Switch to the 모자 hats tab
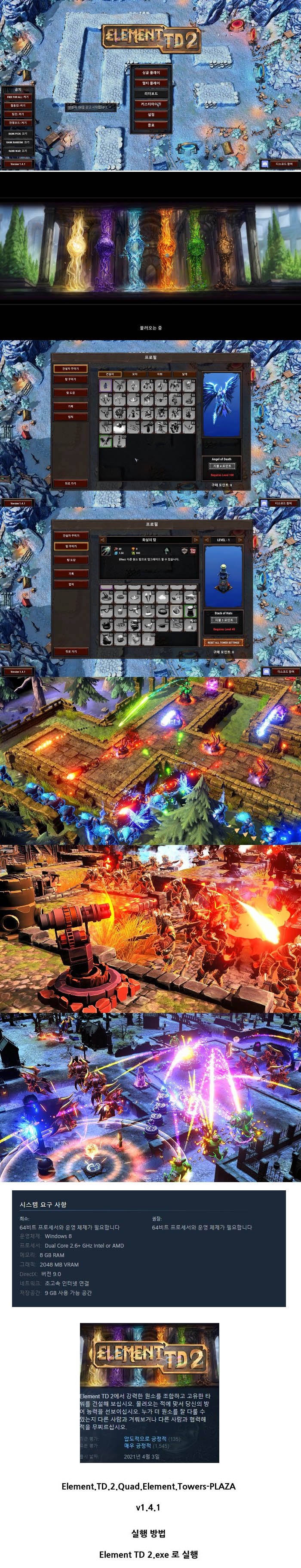 [135, 374]
